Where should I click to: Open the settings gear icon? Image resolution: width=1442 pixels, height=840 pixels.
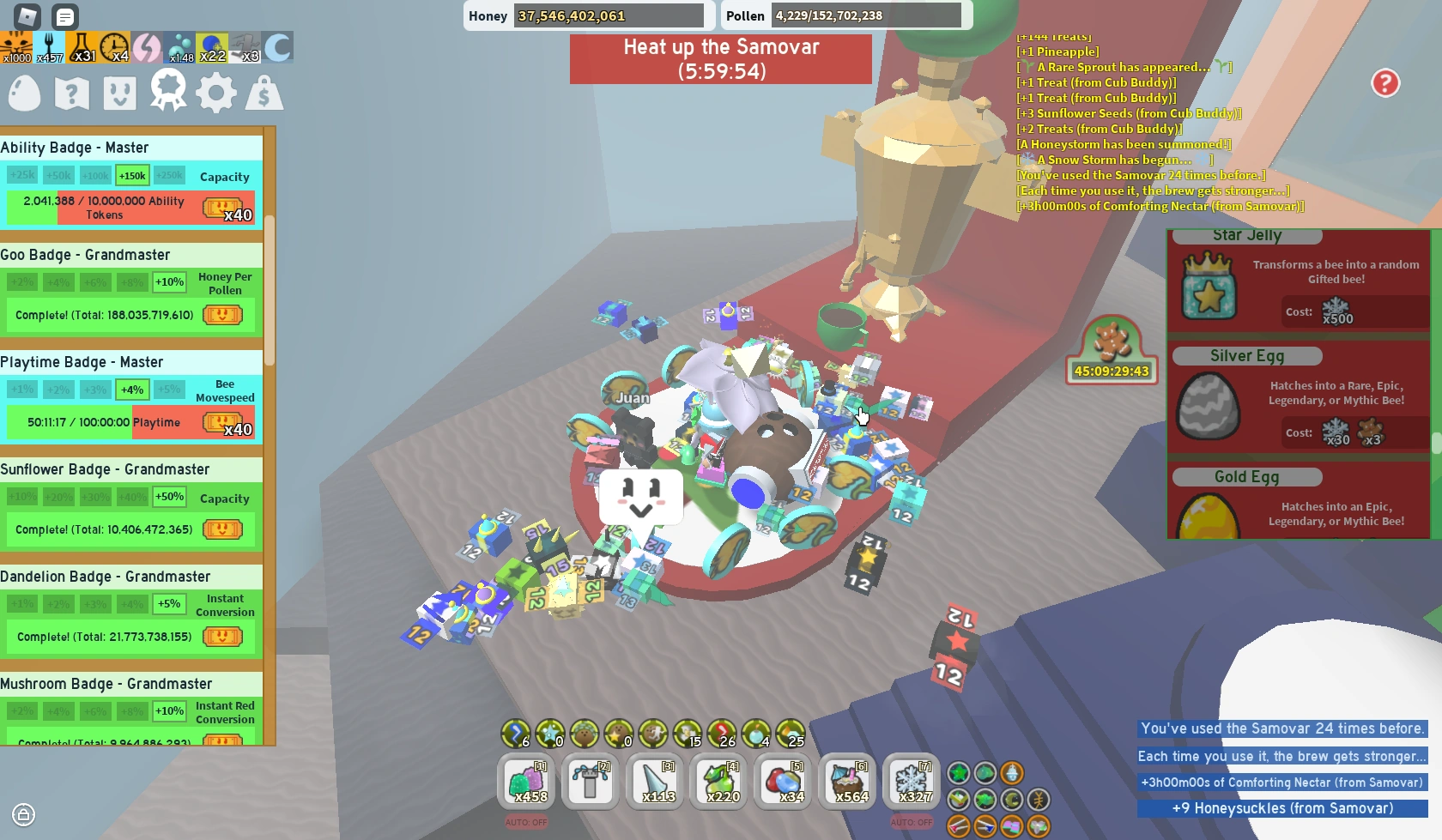[x=215, y=93]
